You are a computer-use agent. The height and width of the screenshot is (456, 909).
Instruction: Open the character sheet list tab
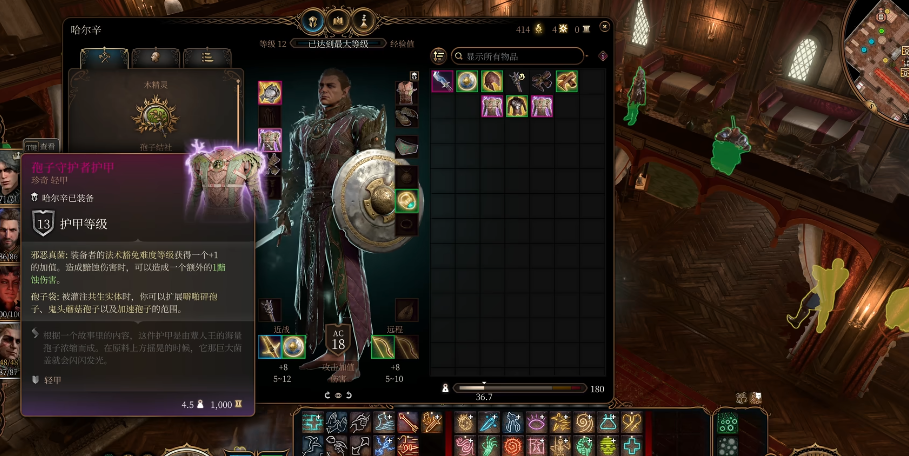click(206, 58)
